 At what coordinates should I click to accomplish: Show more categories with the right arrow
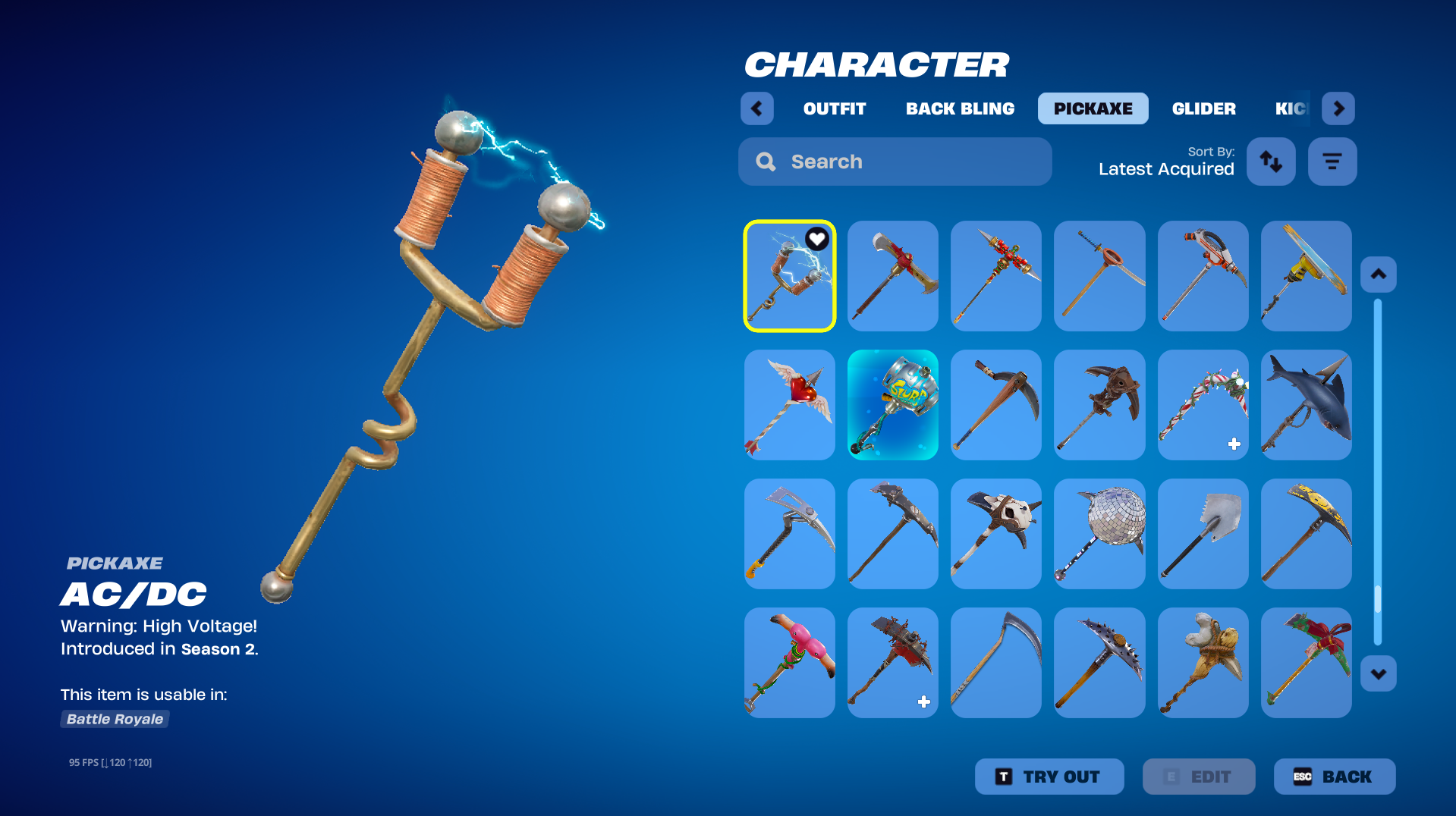(x=1338, y=108)
